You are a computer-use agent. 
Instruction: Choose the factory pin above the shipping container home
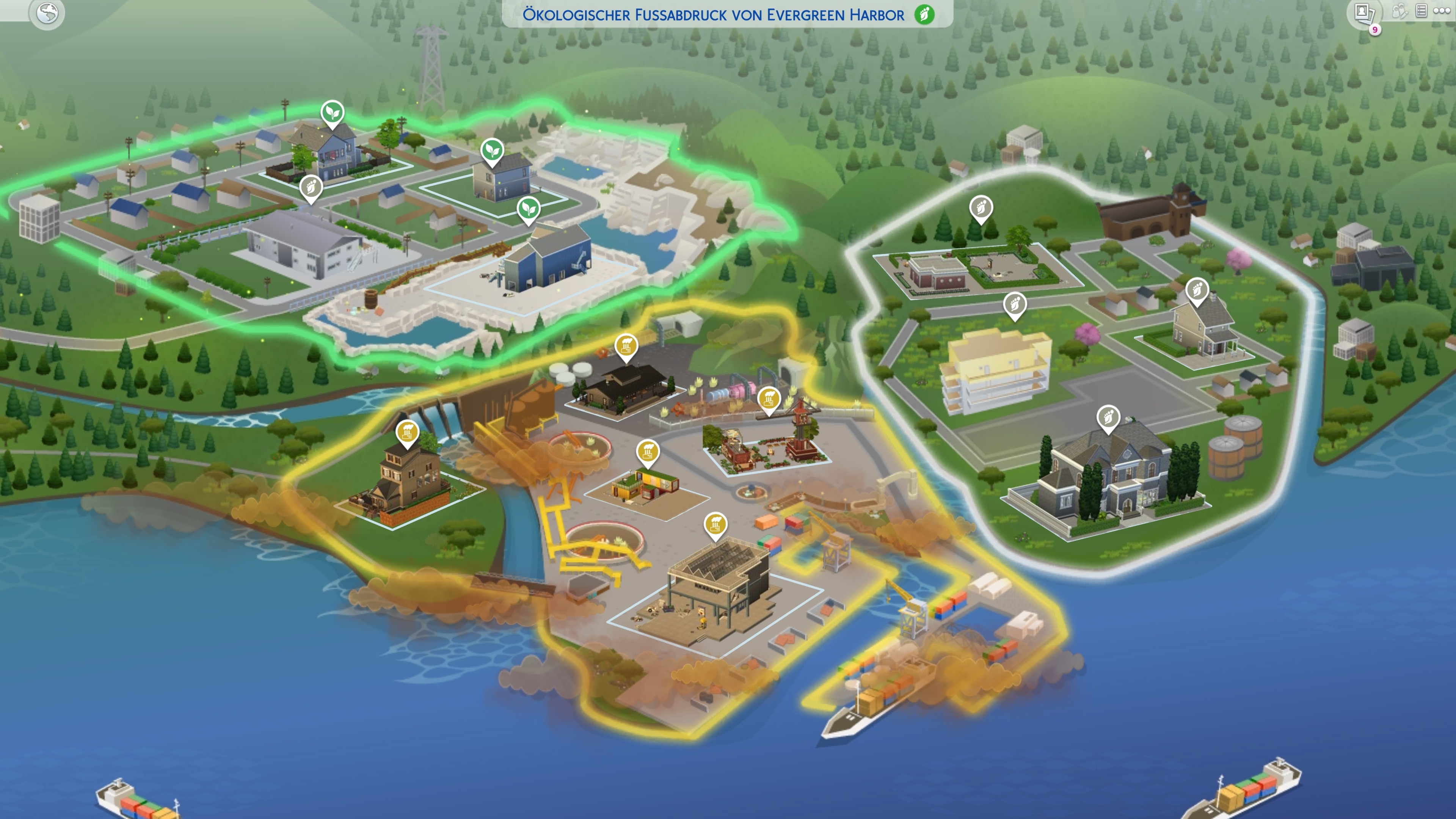pos(648,452)
